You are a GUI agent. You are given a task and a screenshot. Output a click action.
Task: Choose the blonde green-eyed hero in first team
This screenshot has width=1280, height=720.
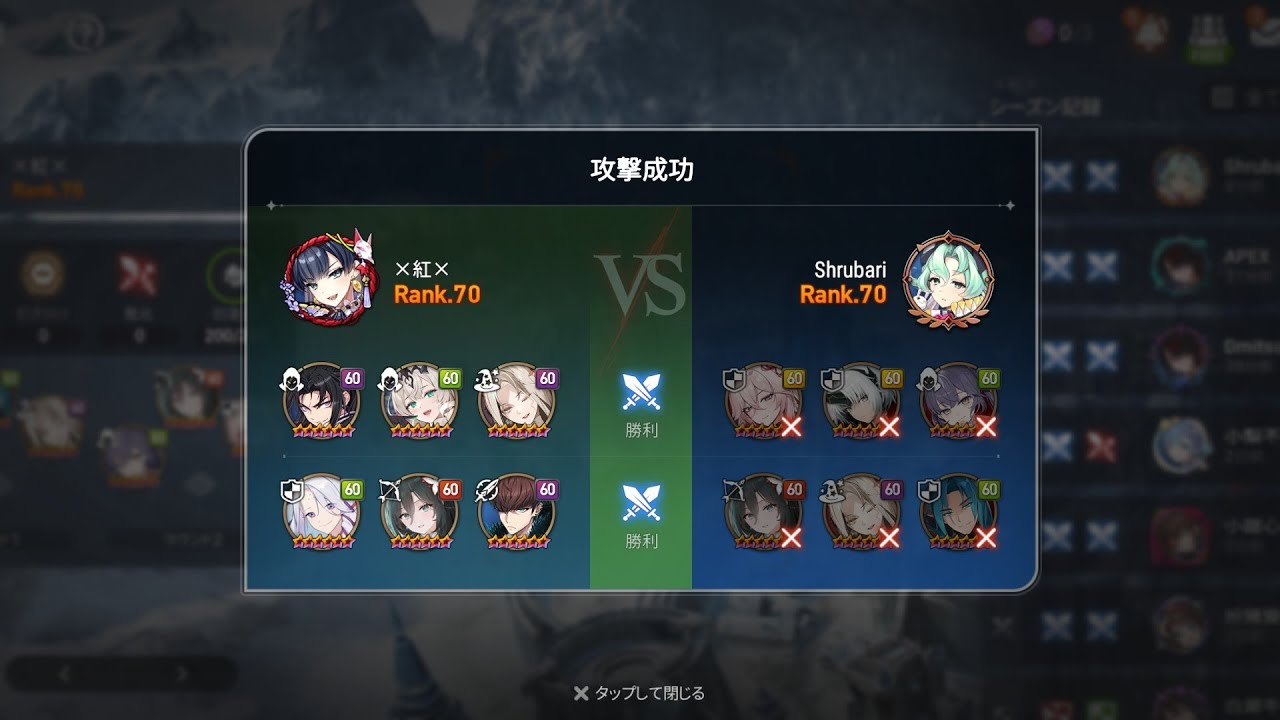(x=420, y=402)
